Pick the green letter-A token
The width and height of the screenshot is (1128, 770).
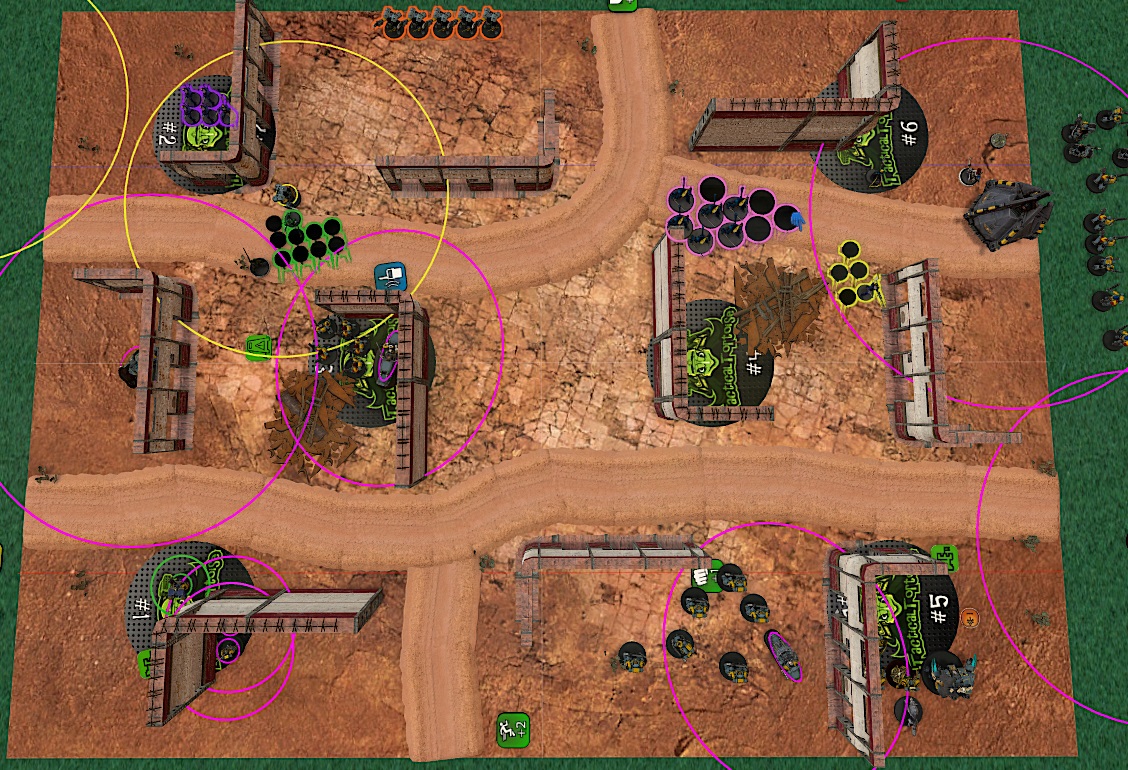point(258,347)
